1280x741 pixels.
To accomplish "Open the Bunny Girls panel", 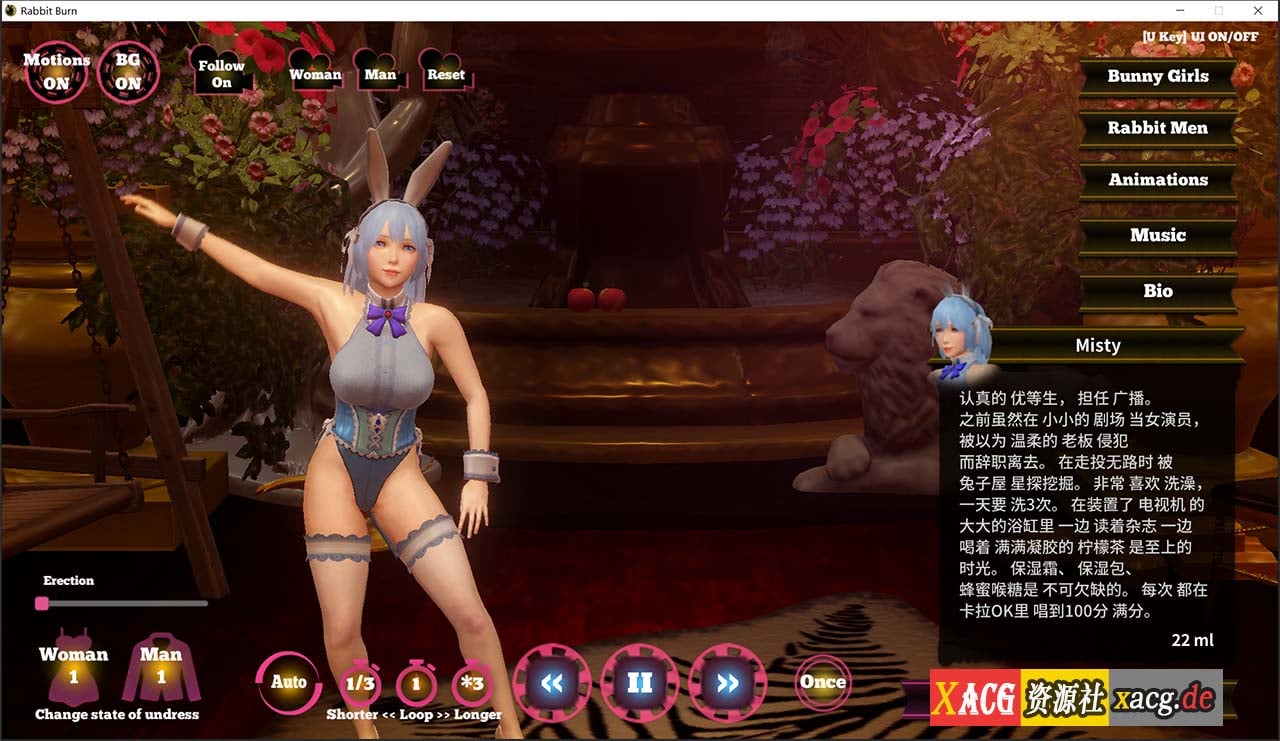I will (1157, 76).
